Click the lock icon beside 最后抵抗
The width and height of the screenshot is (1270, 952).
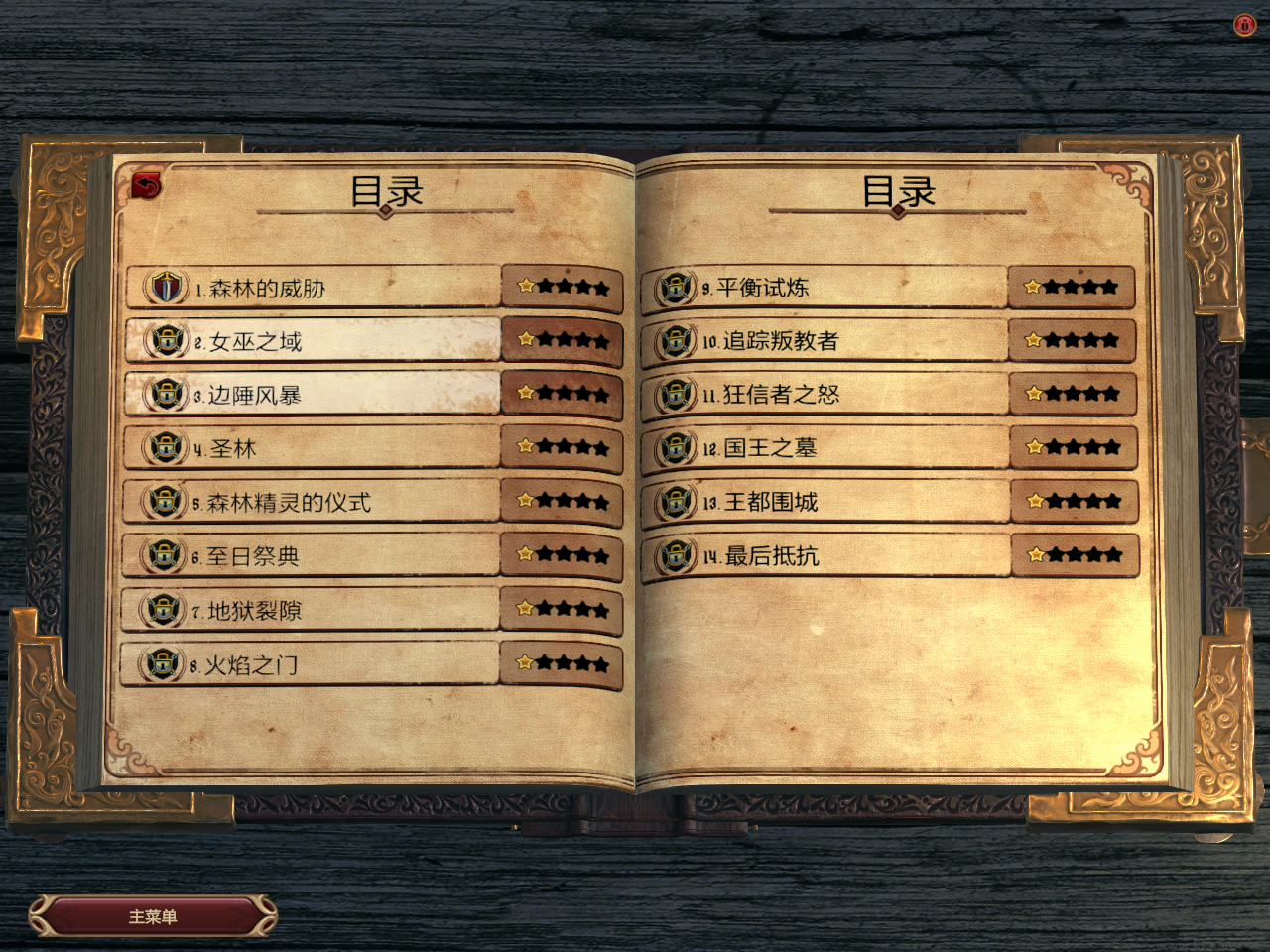[677, 554]
